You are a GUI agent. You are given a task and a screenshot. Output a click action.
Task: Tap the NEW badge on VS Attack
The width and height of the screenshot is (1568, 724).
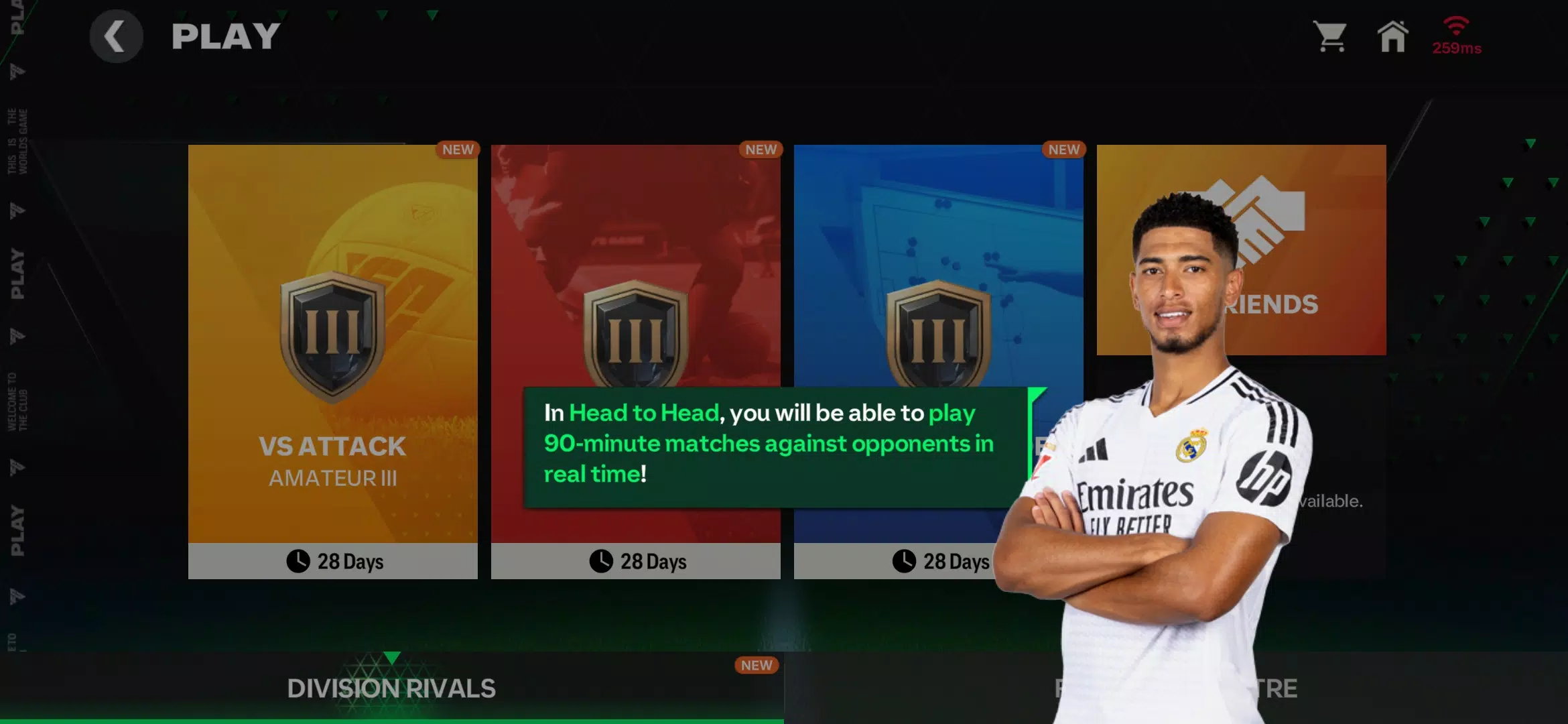(x=458, y=149)
